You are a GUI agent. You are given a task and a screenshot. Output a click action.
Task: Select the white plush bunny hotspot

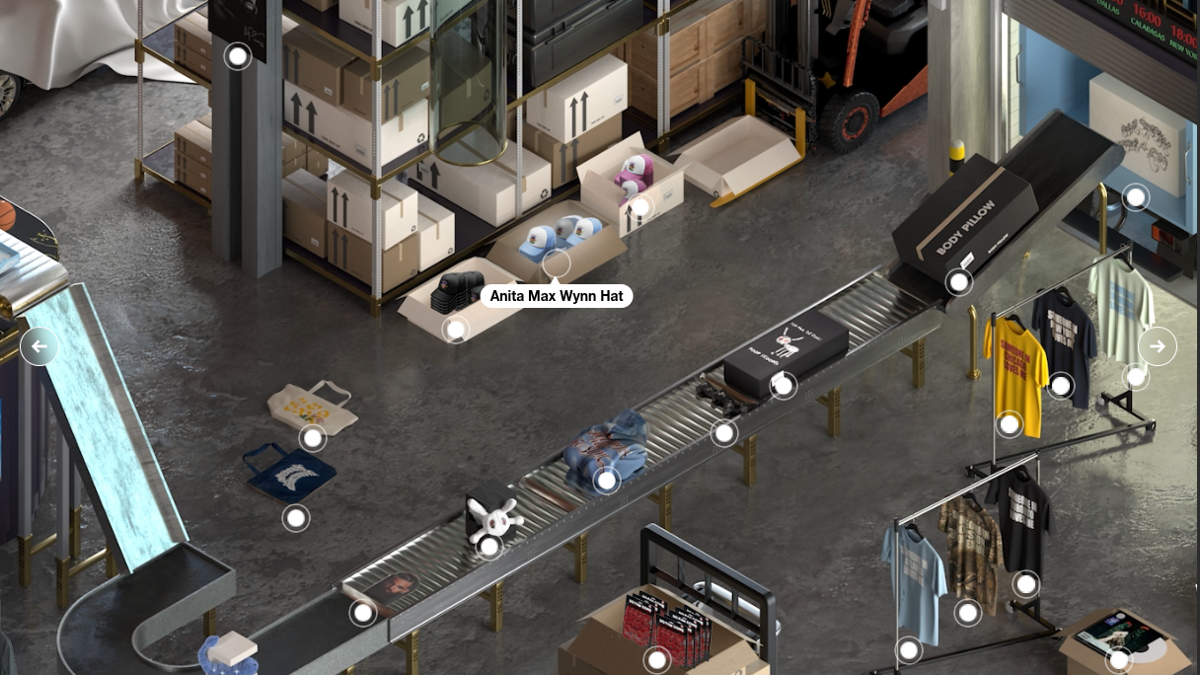(x=489, y=546)
